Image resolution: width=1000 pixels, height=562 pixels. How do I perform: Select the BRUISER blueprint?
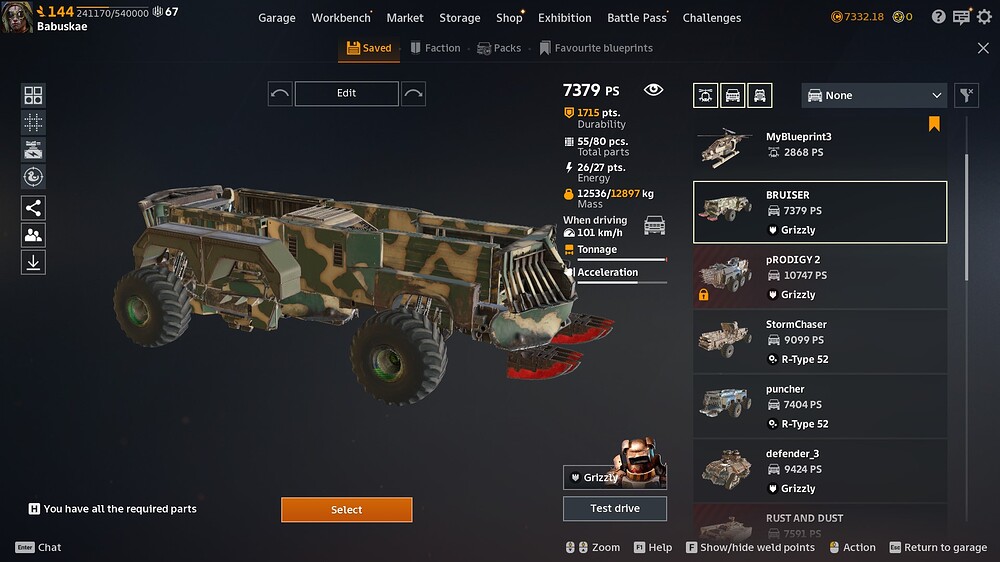[820, 212]
